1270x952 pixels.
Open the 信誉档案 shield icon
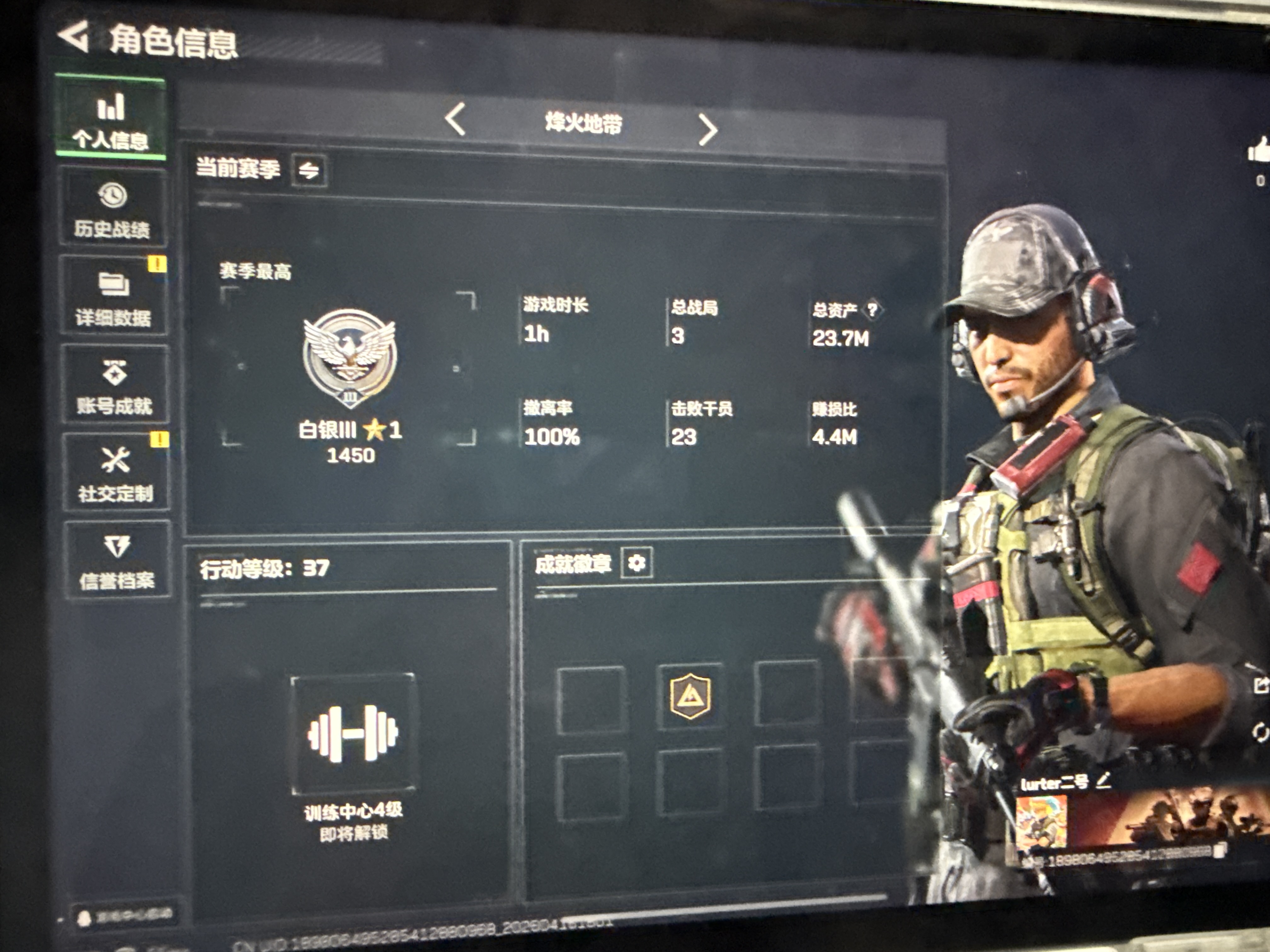pyautogui.click(x=117, y=545)
